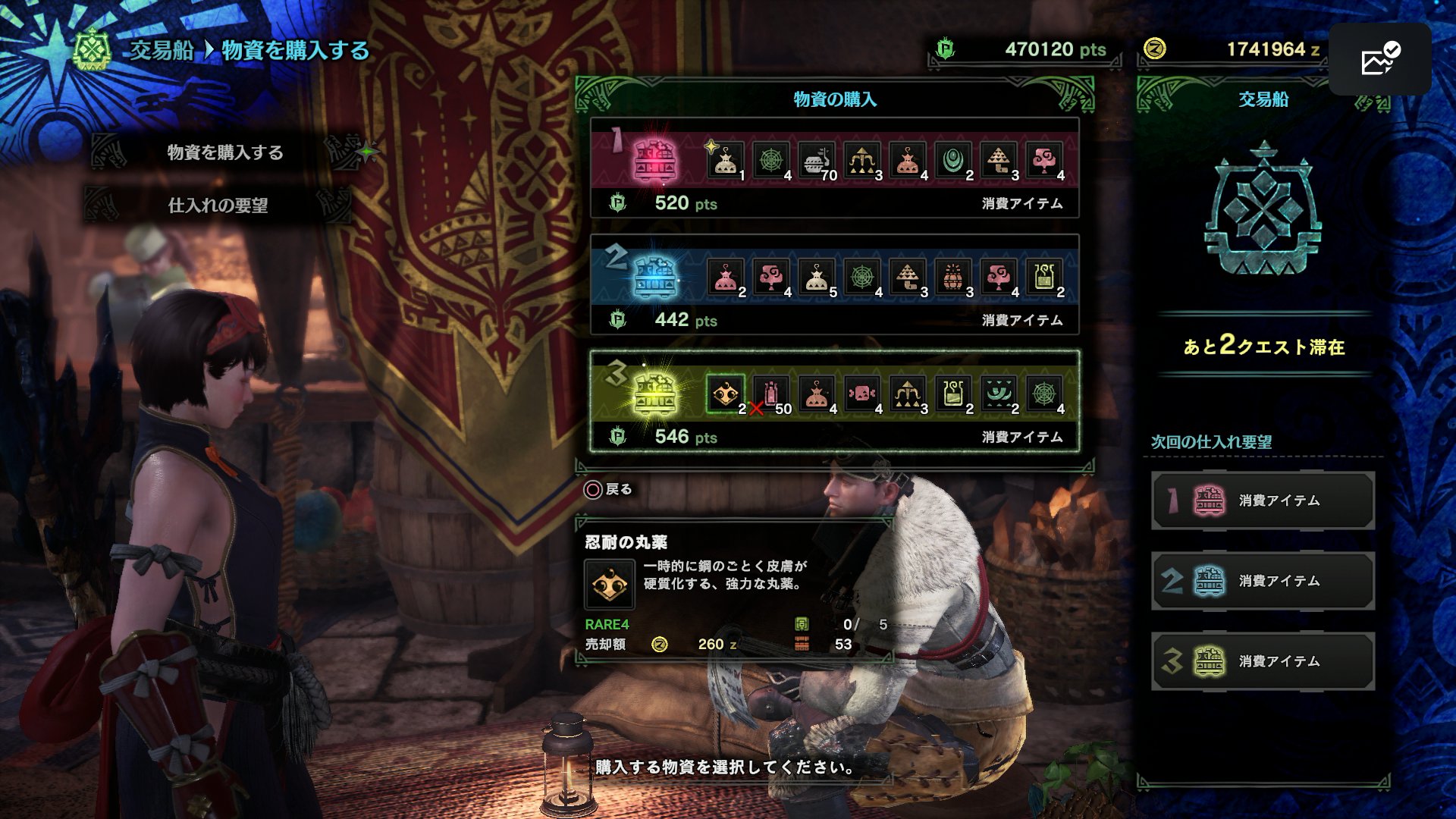Select the crossed-out pink bottle with 50
Image resolution: width=1456 pixels, height=819 pixels.
(x=770, y=394)
